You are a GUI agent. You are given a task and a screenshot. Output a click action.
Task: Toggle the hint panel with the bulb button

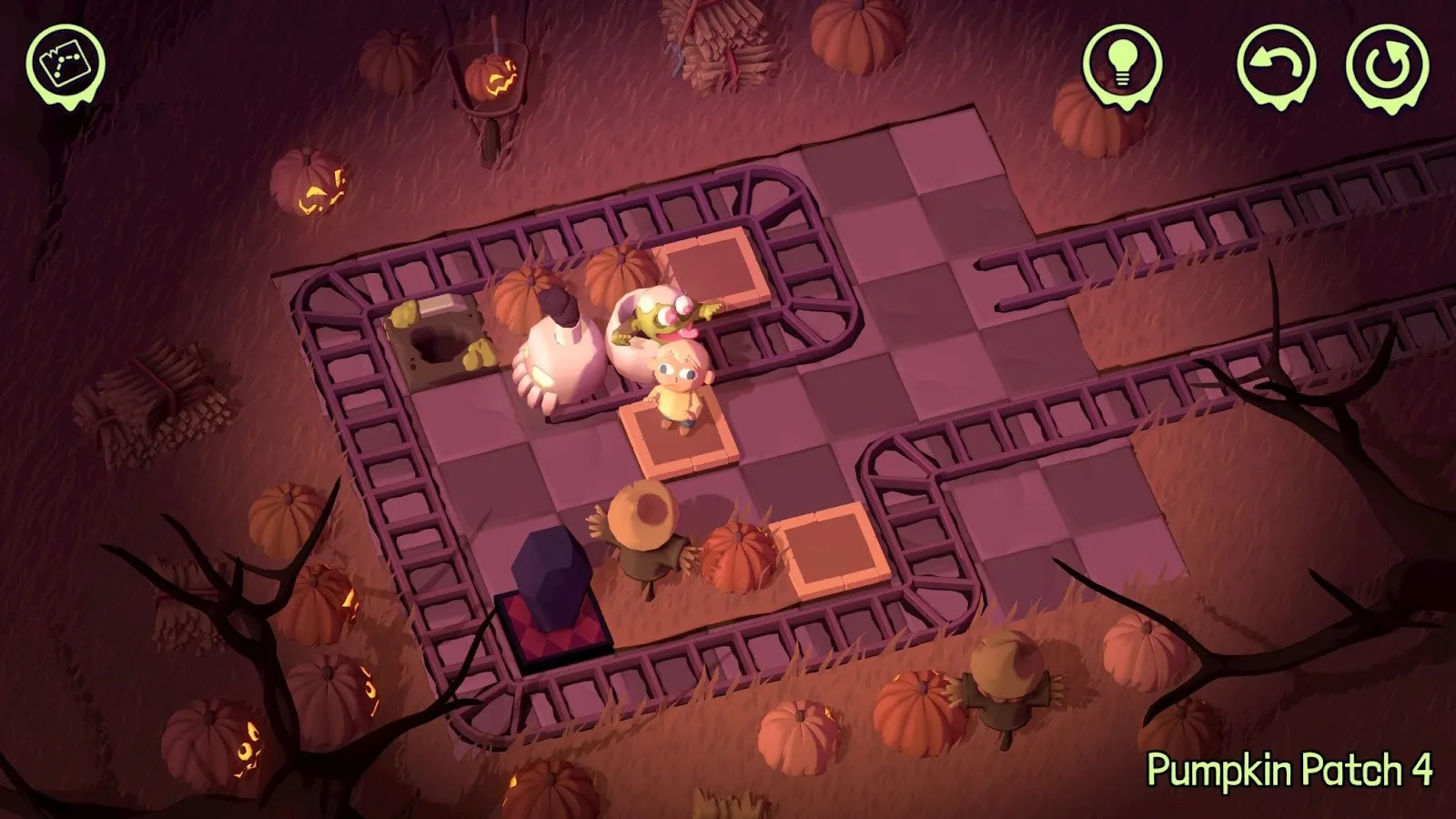coord(1121,64)
